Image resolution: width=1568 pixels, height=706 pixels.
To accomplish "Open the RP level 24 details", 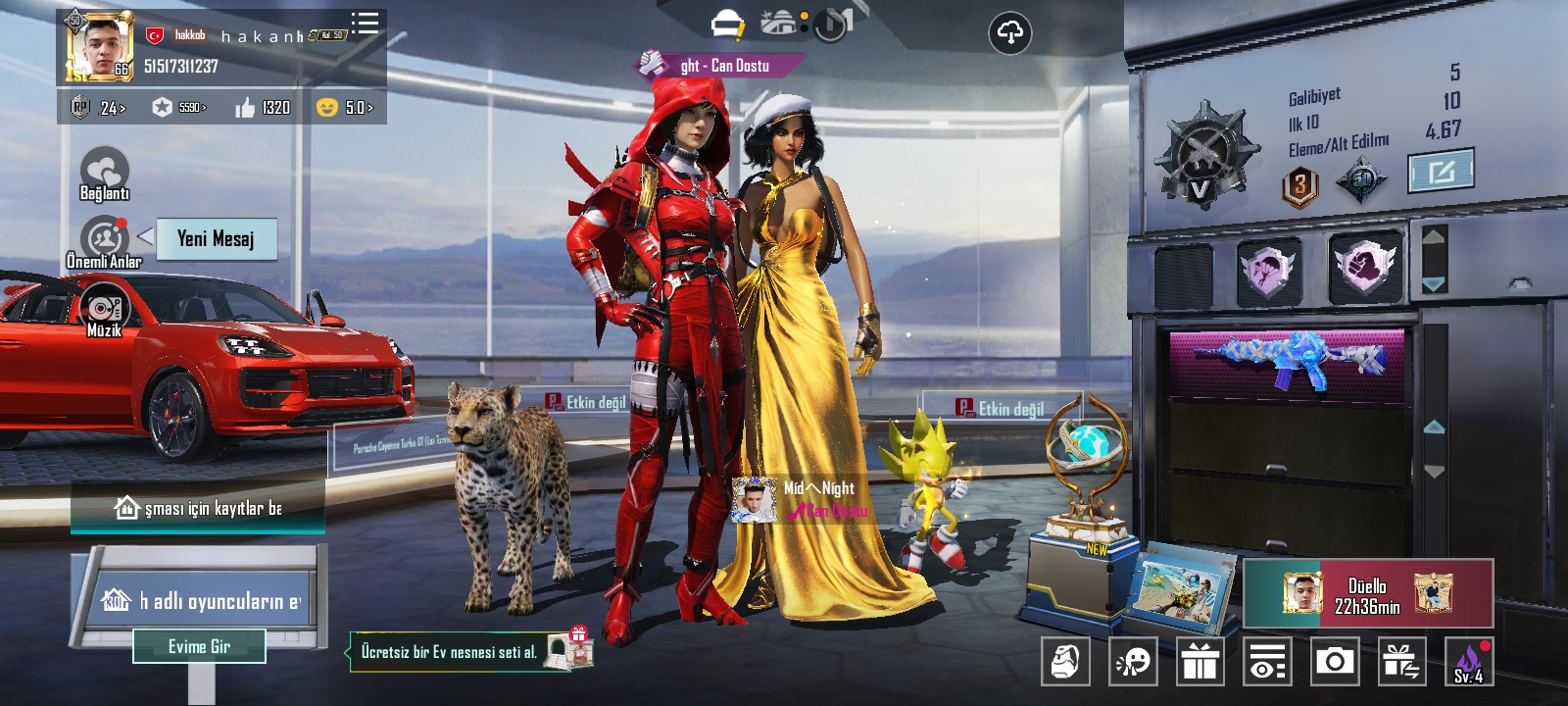I will (99, 107).
